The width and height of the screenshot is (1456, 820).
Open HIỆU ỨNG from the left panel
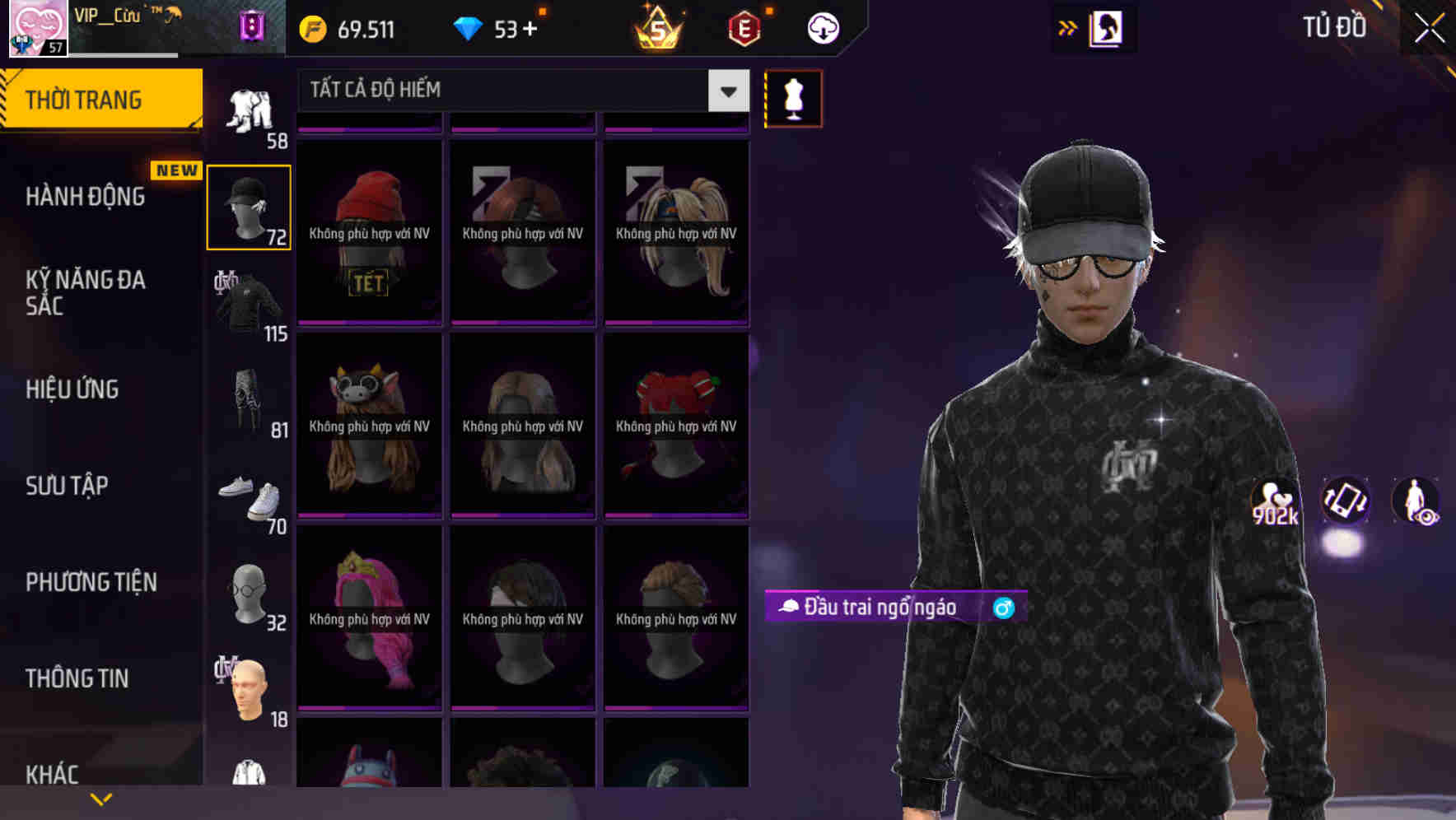71,389
